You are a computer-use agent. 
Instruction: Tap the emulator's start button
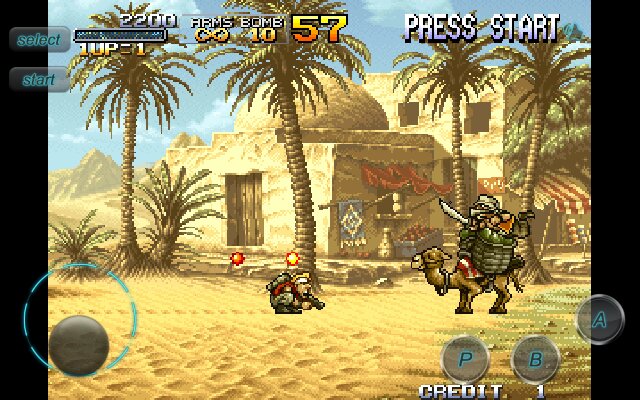(39, 79)
